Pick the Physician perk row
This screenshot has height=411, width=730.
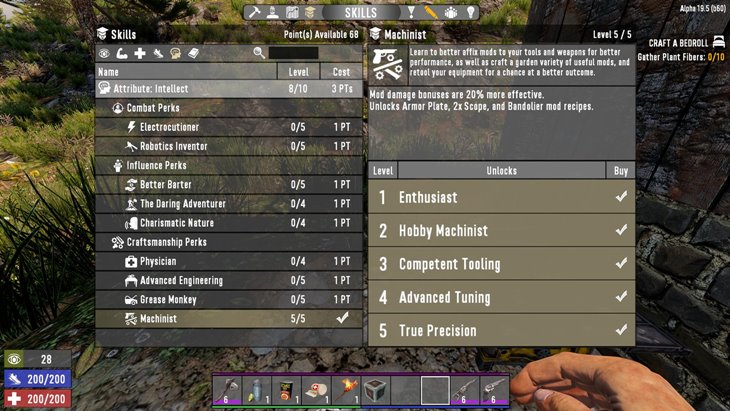pos(229,261)
